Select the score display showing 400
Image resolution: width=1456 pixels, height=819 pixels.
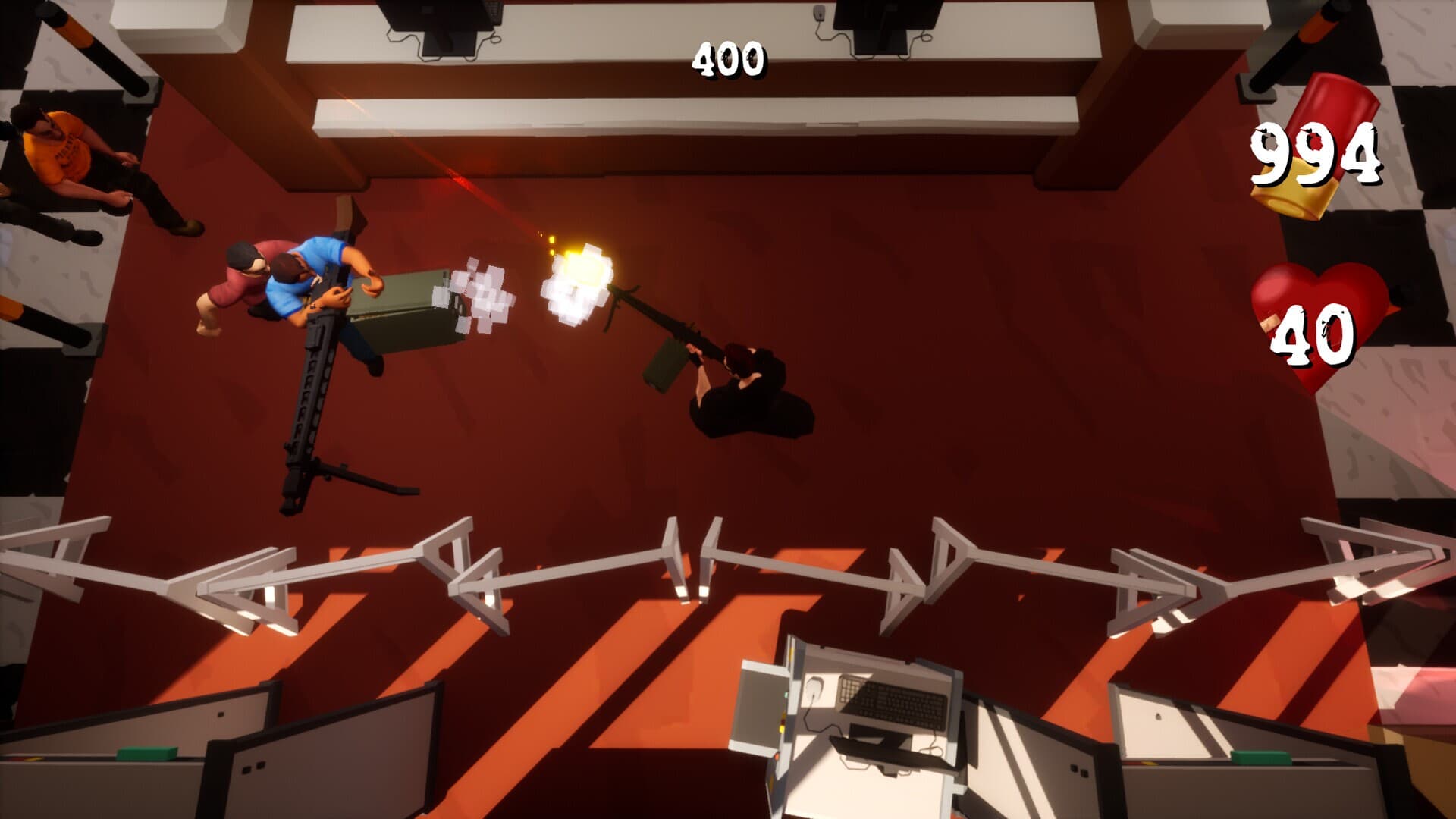coord(729,57)
